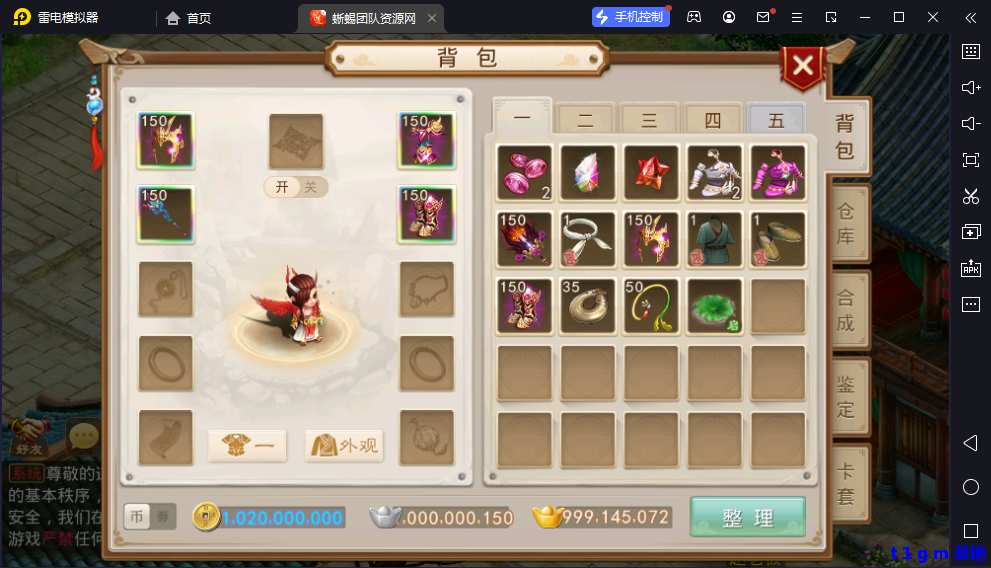Pick the level 35 gold ring item
The image size is (991, 568).
[x=587, y=306]
